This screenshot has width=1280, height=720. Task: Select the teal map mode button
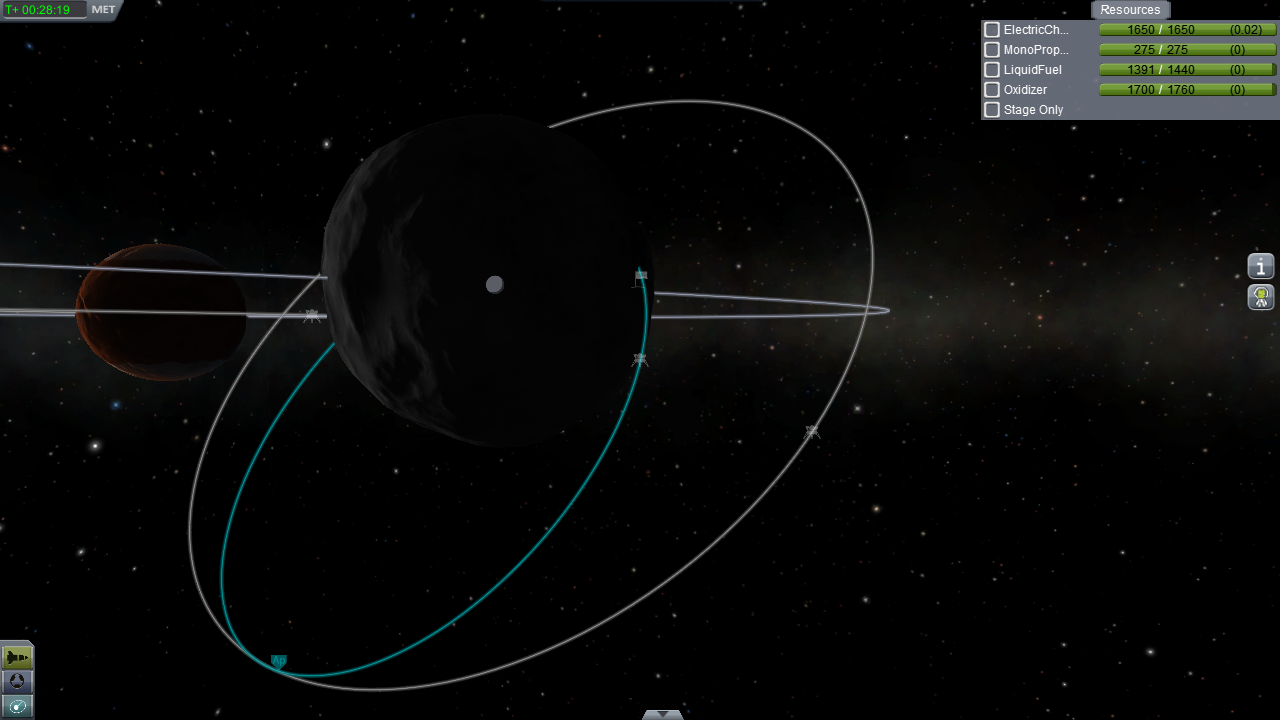pyautogui.click(x=17, y=707)
